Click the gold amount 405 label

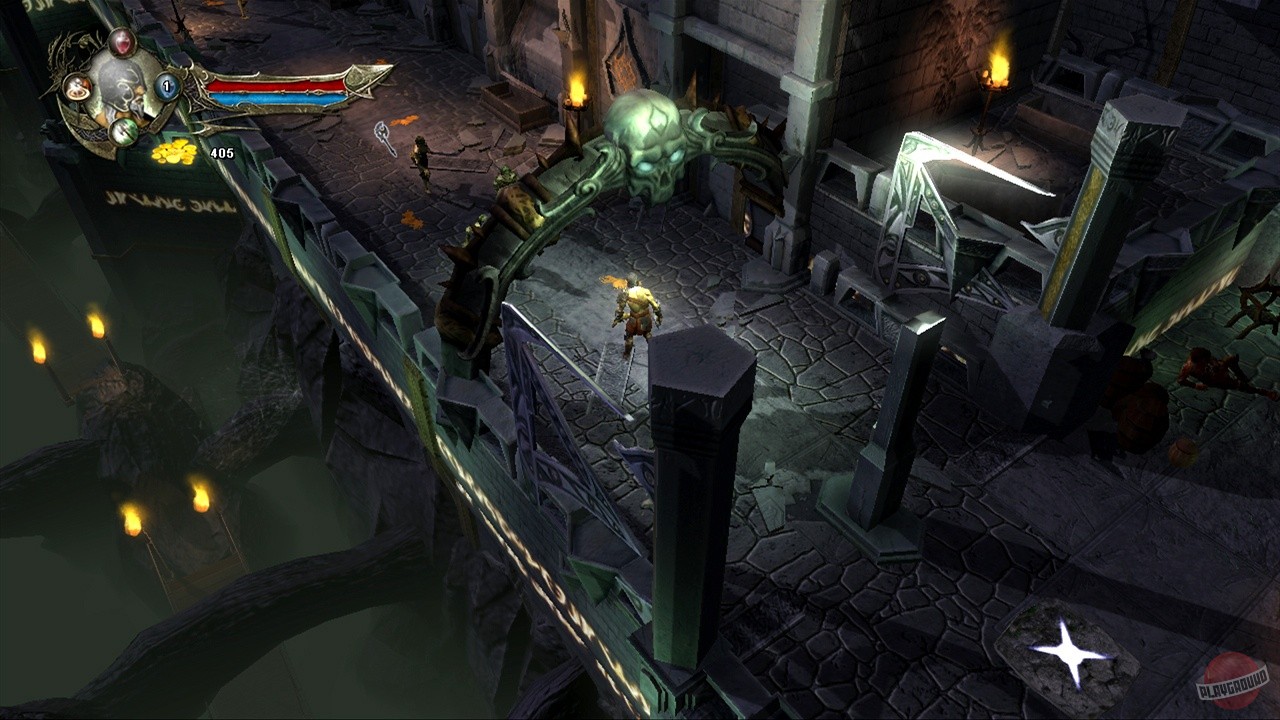(x=222, y=153)
